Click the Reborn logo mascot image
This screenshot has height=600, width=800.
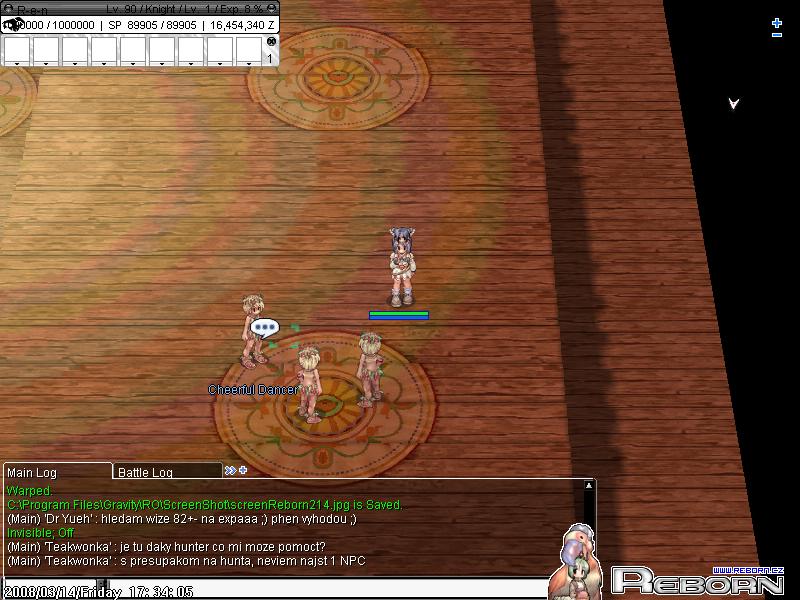click(578, 563)
